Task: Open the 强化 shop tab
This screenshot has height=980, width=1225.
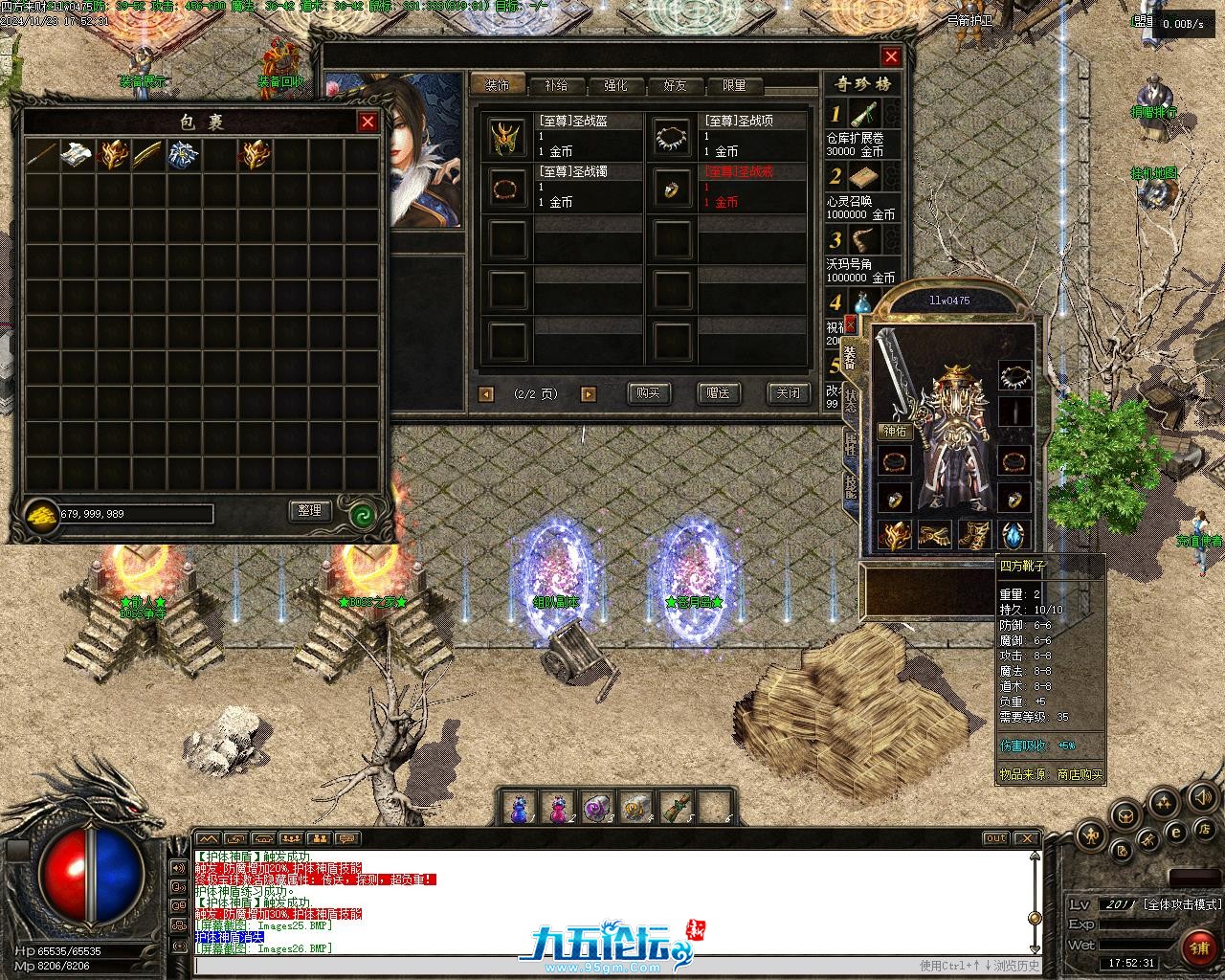Action: [x=615, y=85]
